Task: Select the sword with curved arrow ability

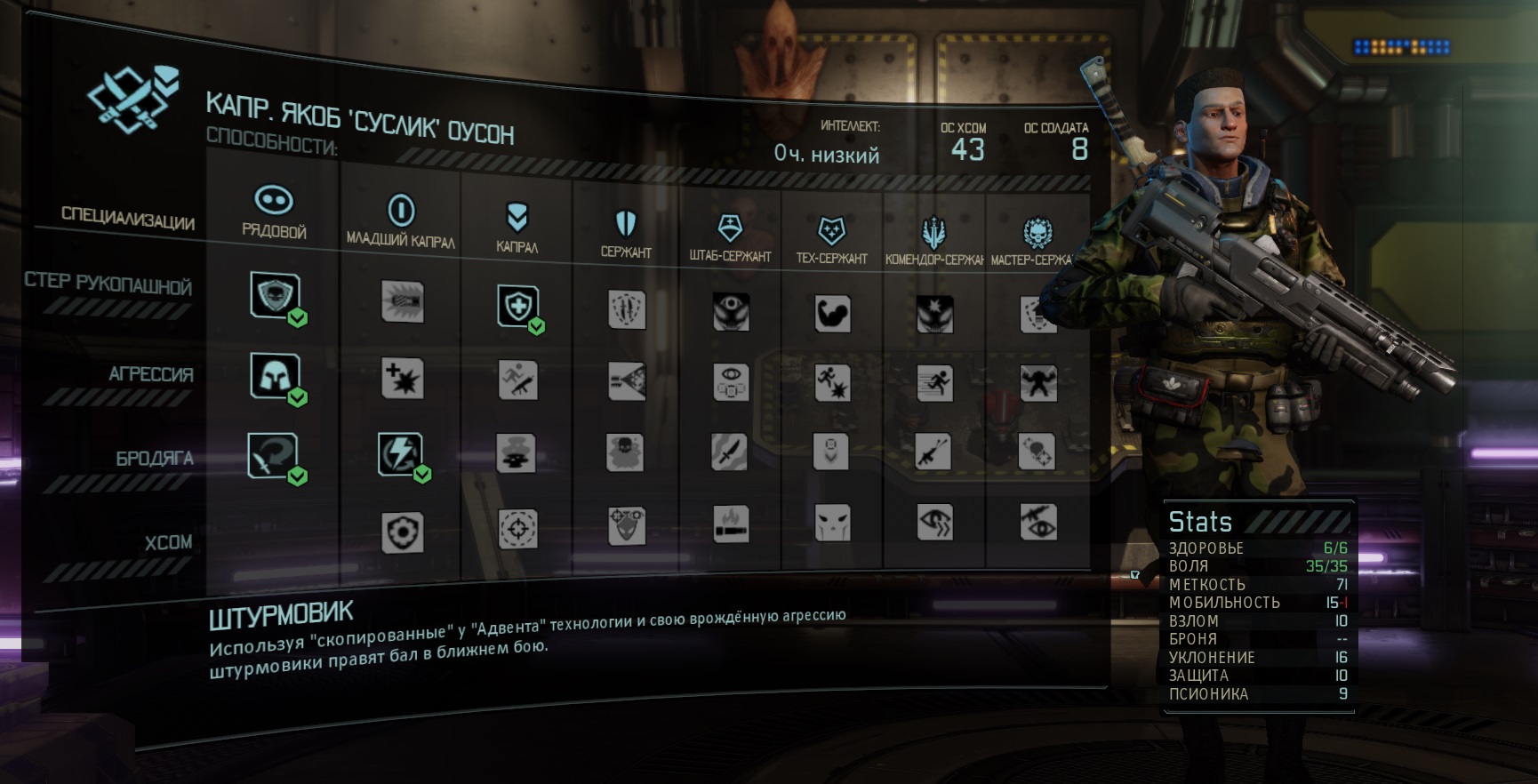Action: click(273, 456)
